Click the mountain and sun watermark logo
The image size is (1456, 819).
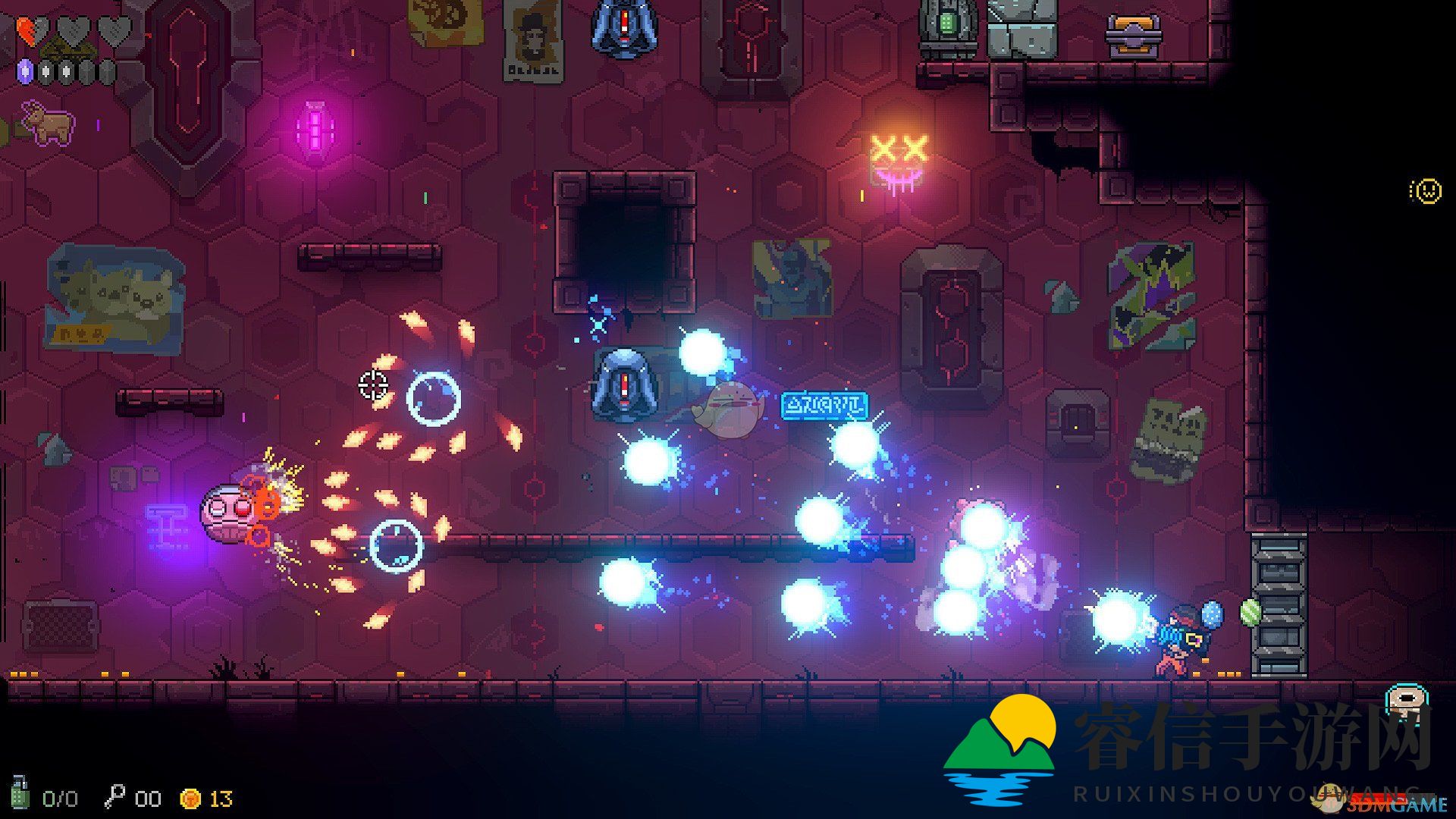1000,748
